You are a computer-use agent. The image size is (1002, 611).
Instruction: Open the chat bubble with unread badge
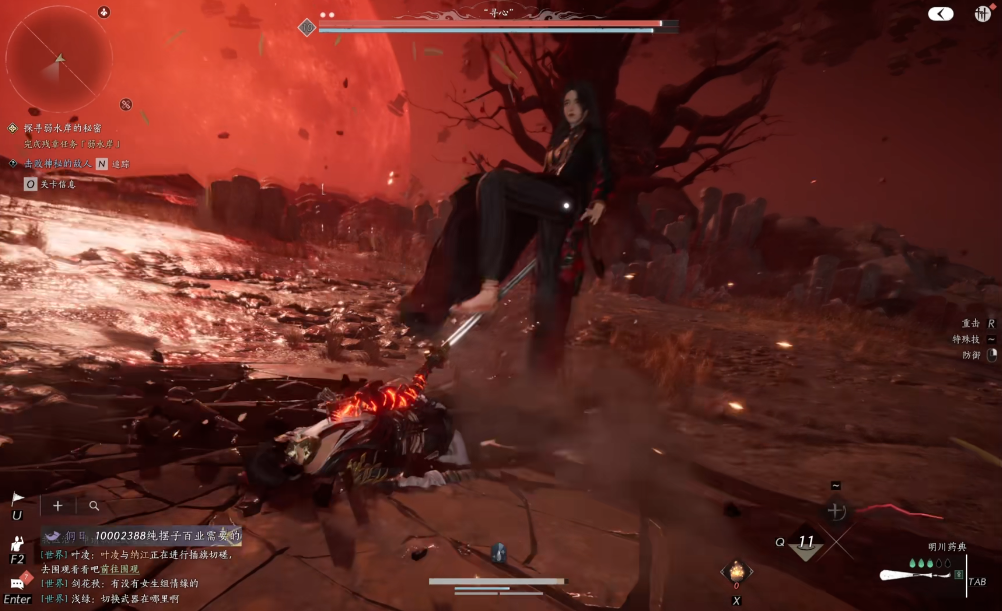point(19,580)
